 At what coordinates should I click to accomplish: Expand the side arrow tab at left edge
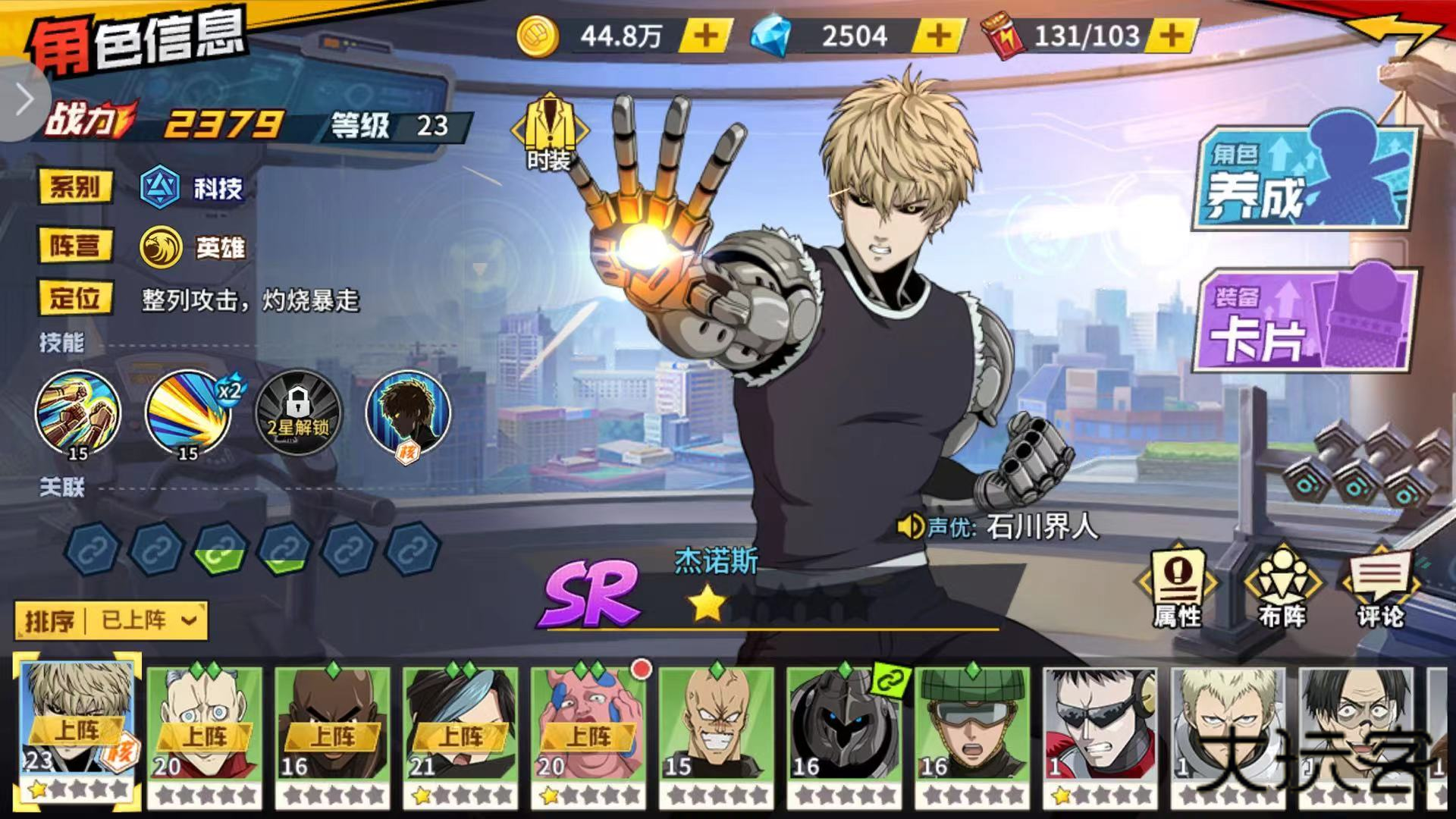point(23,99)
